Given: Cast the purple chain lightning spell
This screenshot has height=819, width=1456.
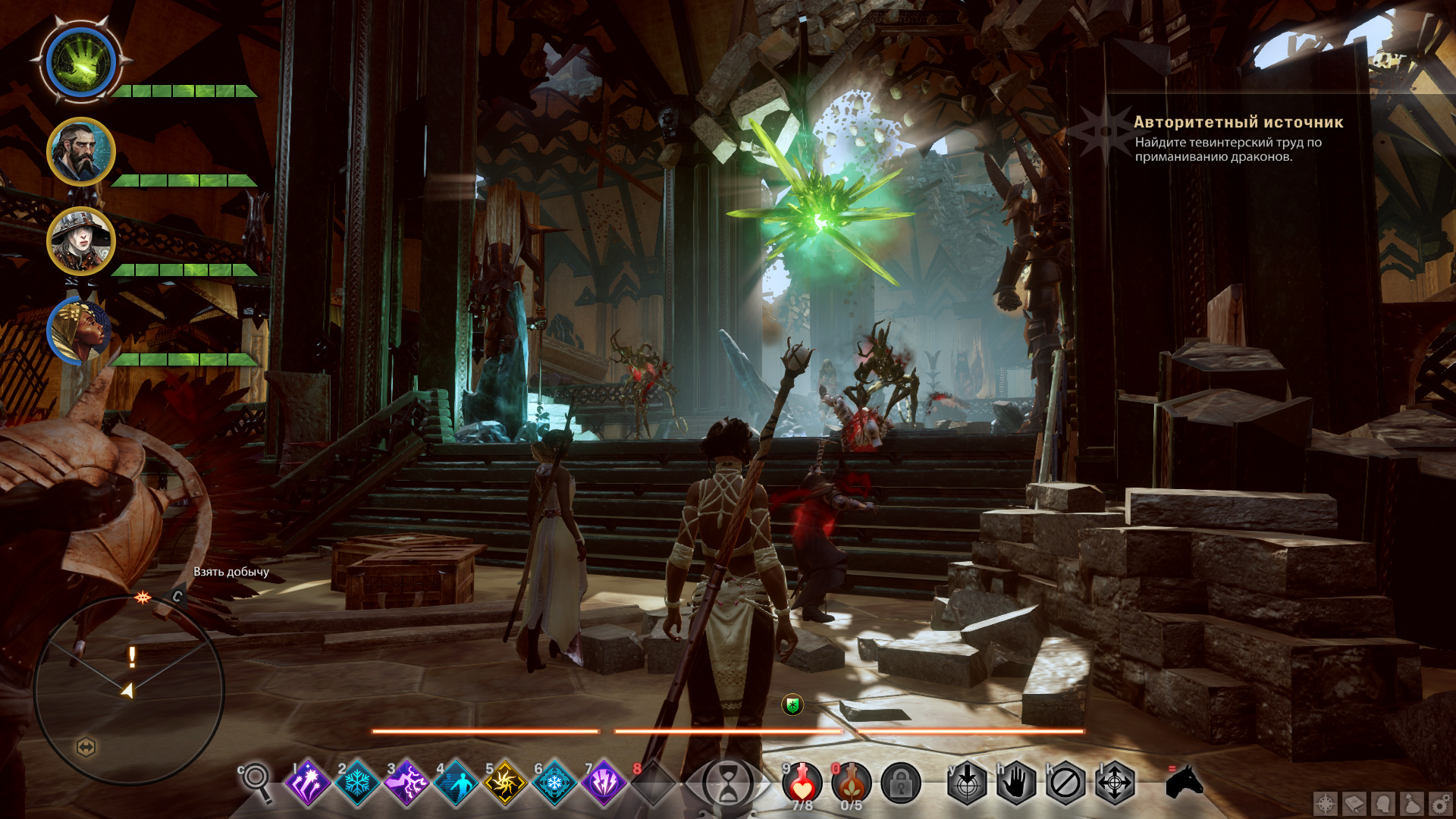Looking at the screenshot, I should [406, 783].
